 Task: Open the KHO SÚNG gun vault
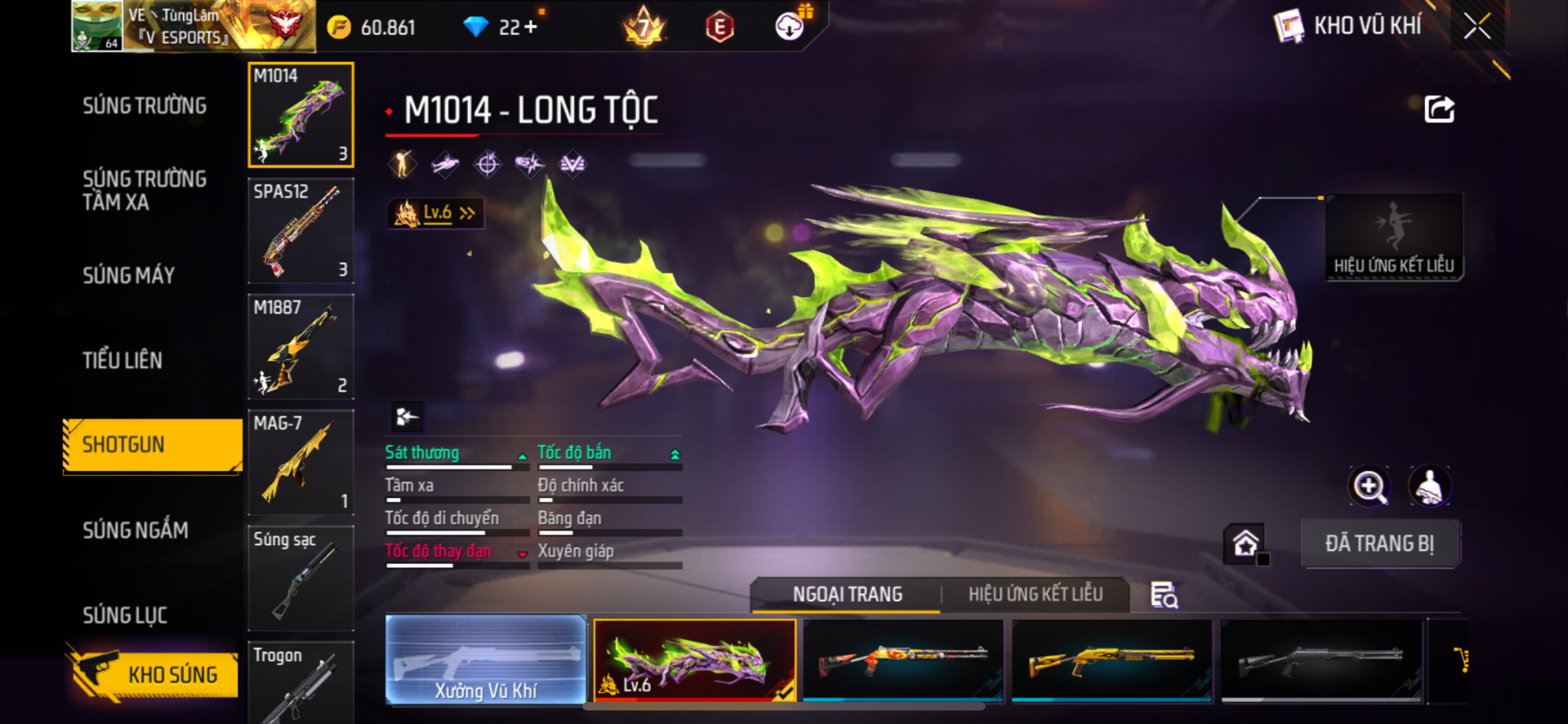154,674
